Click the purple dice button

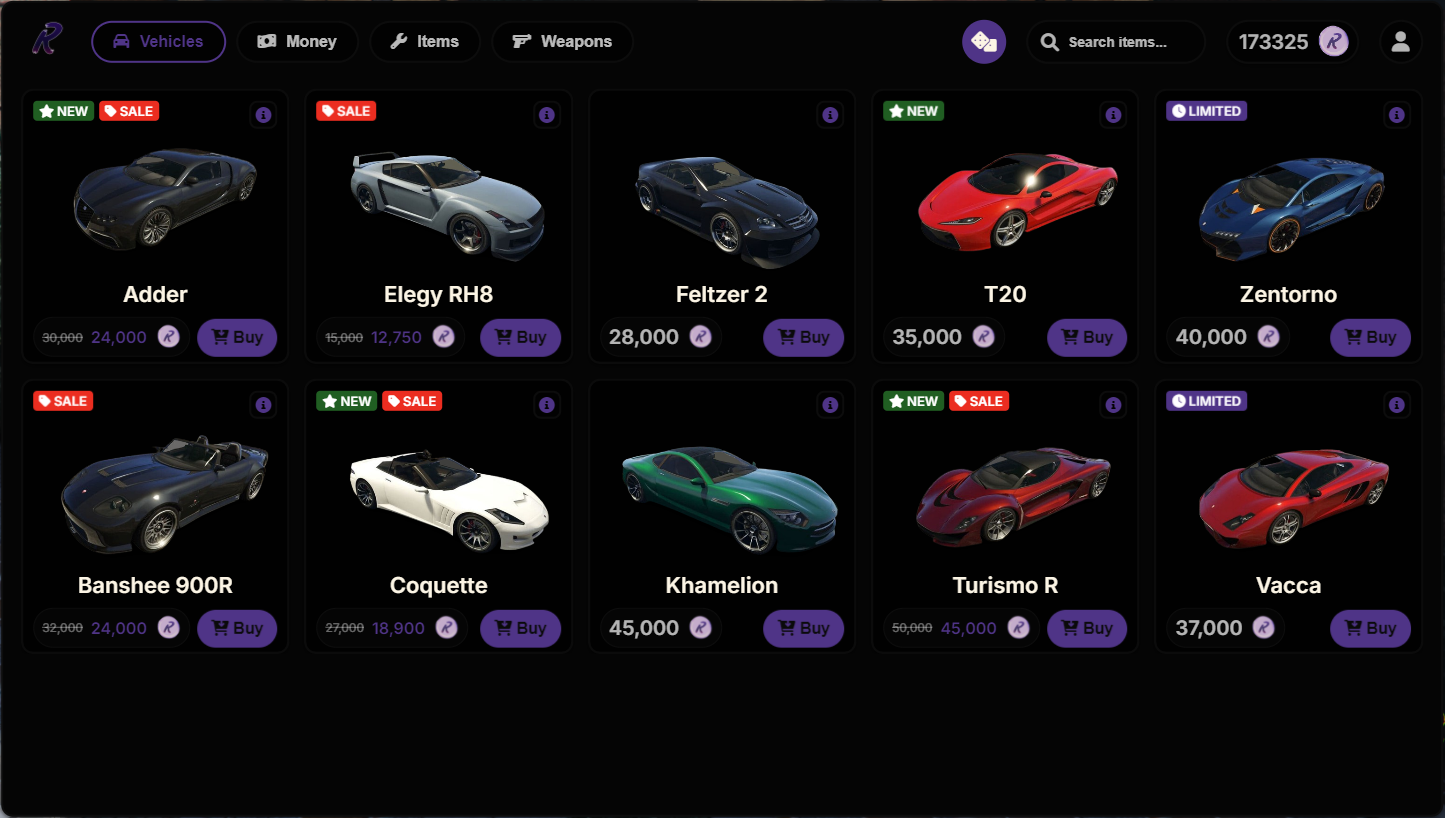[984, 42]
